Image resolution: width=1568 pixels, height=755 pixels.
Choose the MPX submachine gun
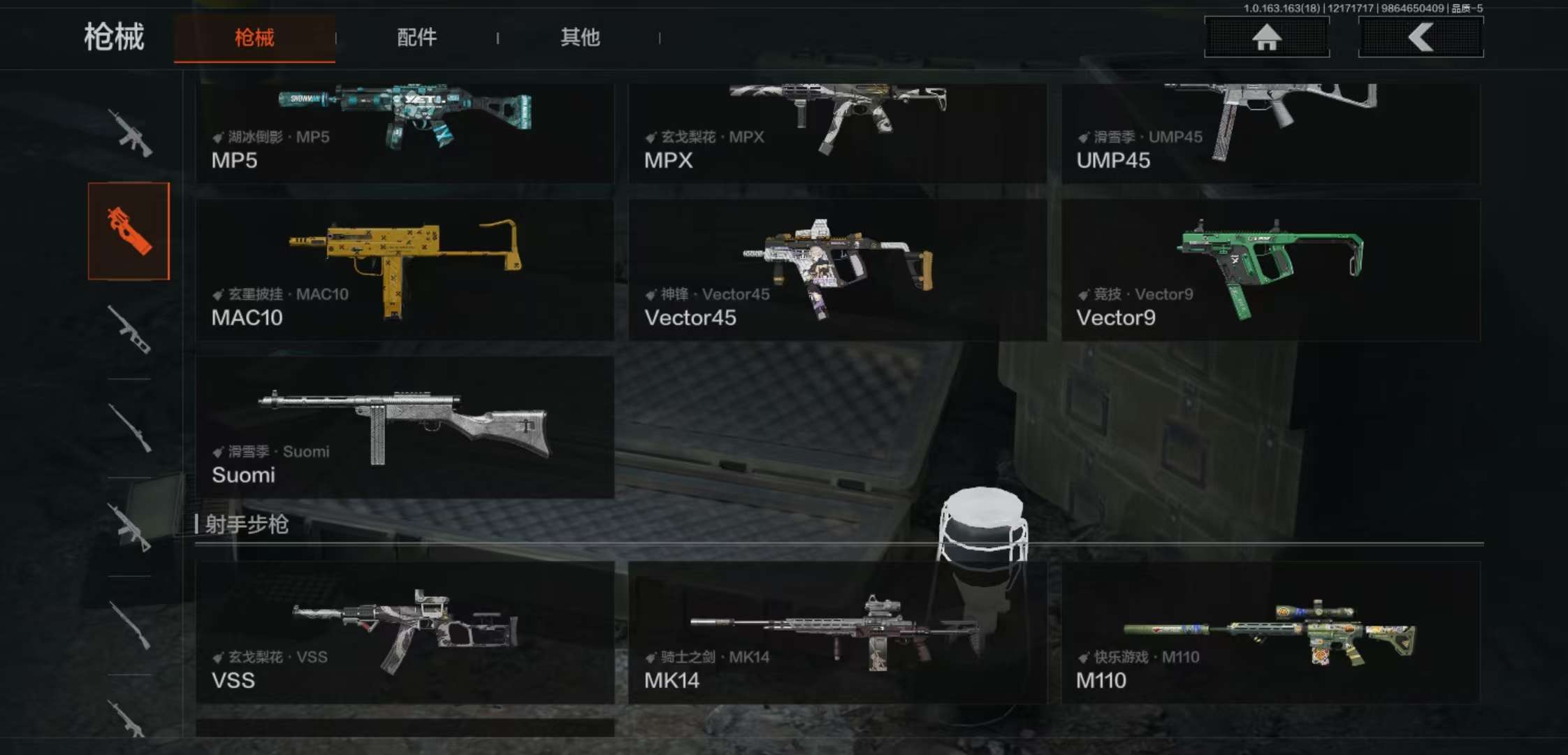(837, 133)
